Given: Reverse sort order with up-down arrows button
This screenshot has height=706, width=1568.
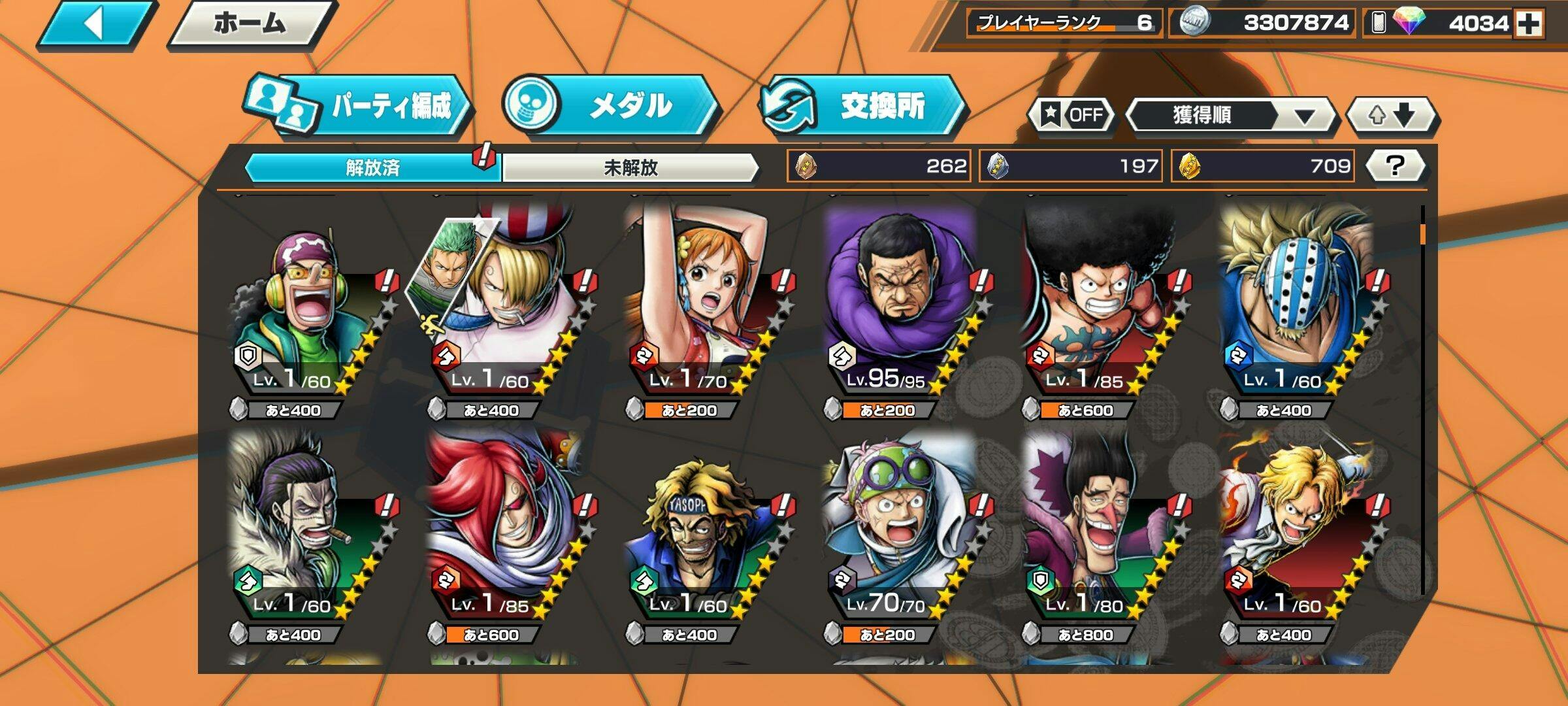Looking at the screenshot, I should coord(1392,116).
